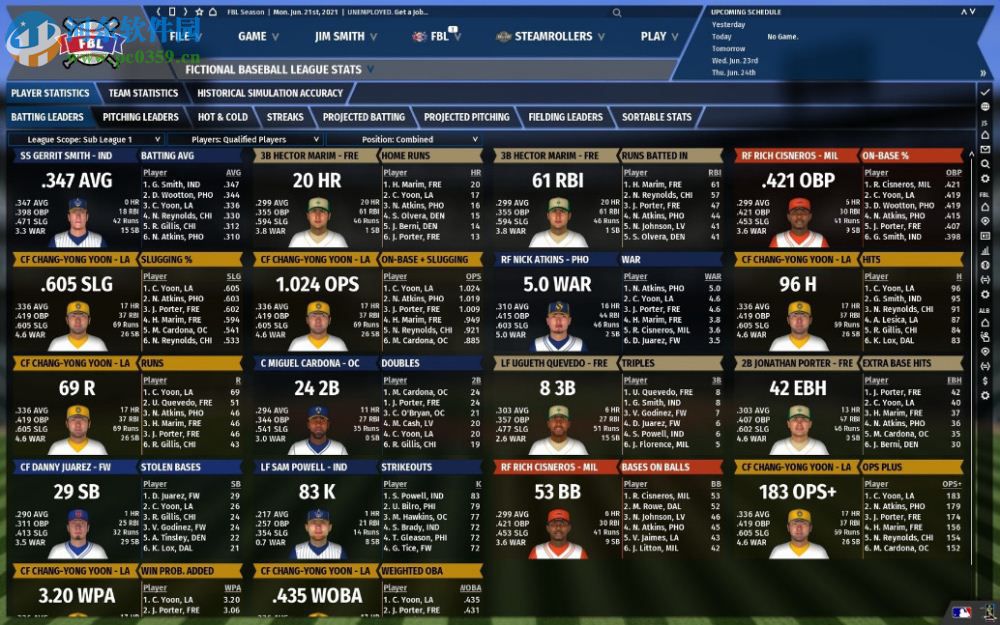This screenshot has height=625, width=1000.
Task: Switch to the Pitching Leaders tab
Action: tap(140, 117)
